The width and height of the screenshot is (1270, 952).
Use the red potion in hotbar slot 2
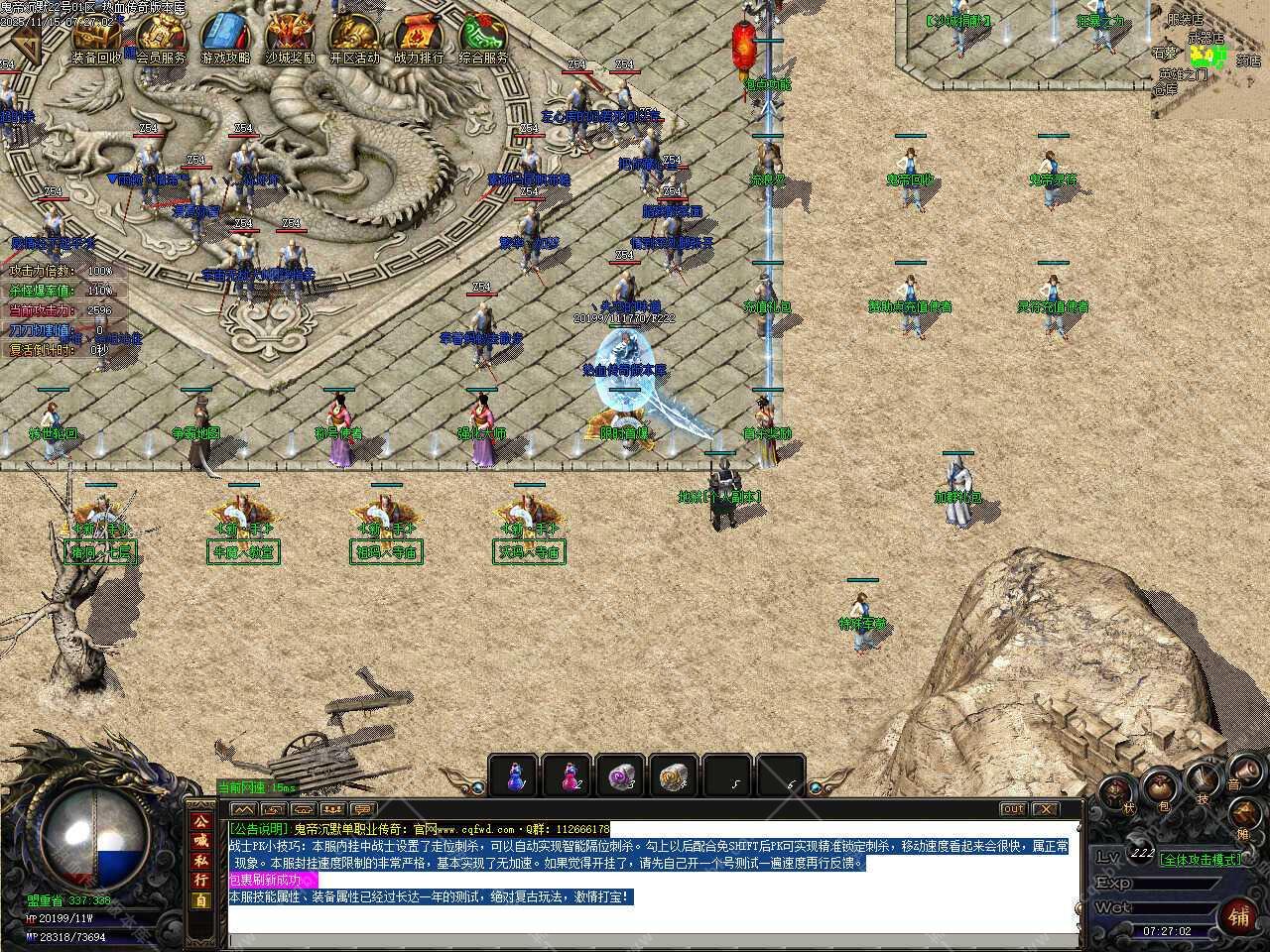click(x=569, y=775)
